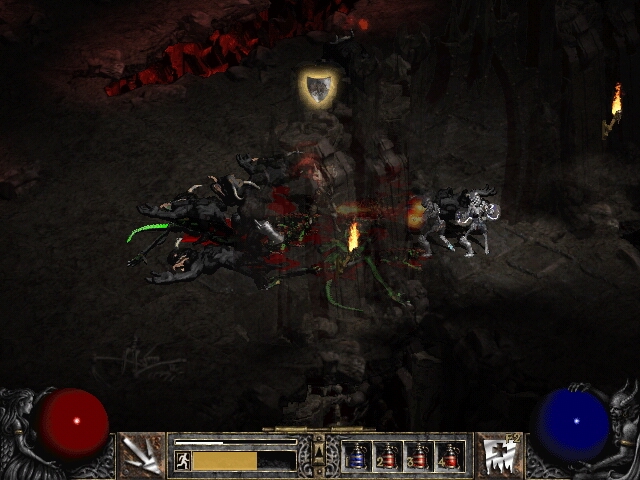Select the left-click arrow attack skill icon
This screenshot has height=480, width=640.
[141, 455]
